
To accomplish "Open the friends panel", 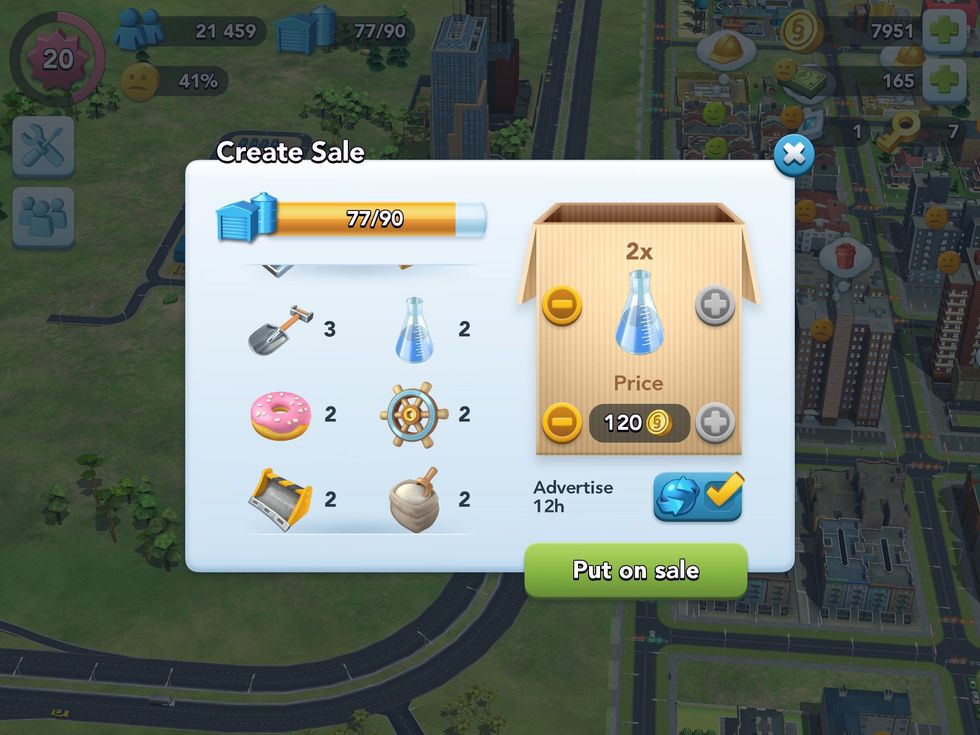I will tap(43, 217).
